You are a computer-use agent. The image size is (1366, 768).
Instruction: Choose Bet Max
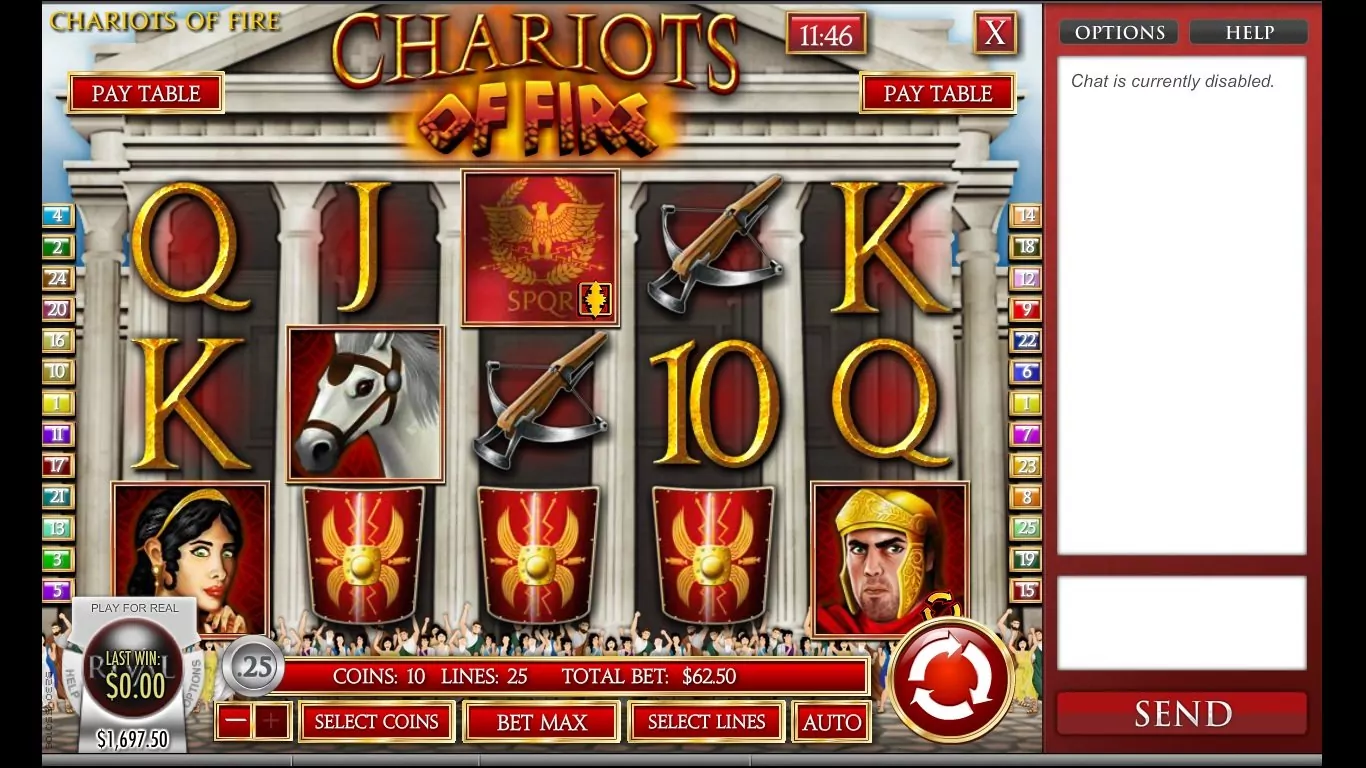(542, 722)
